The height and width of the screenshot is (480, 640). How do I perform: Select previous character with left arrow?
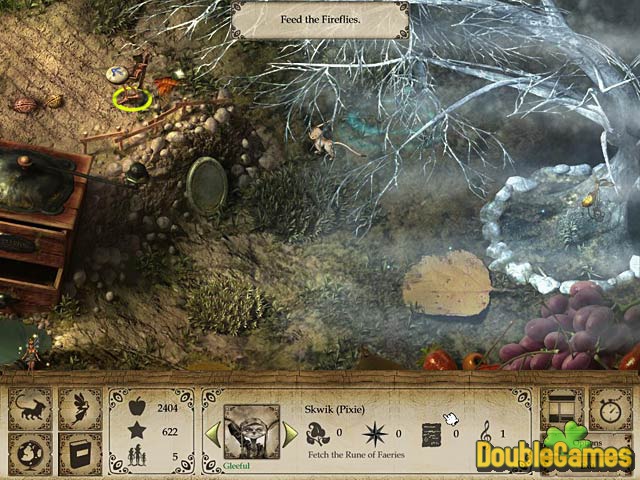pos(212,432)
